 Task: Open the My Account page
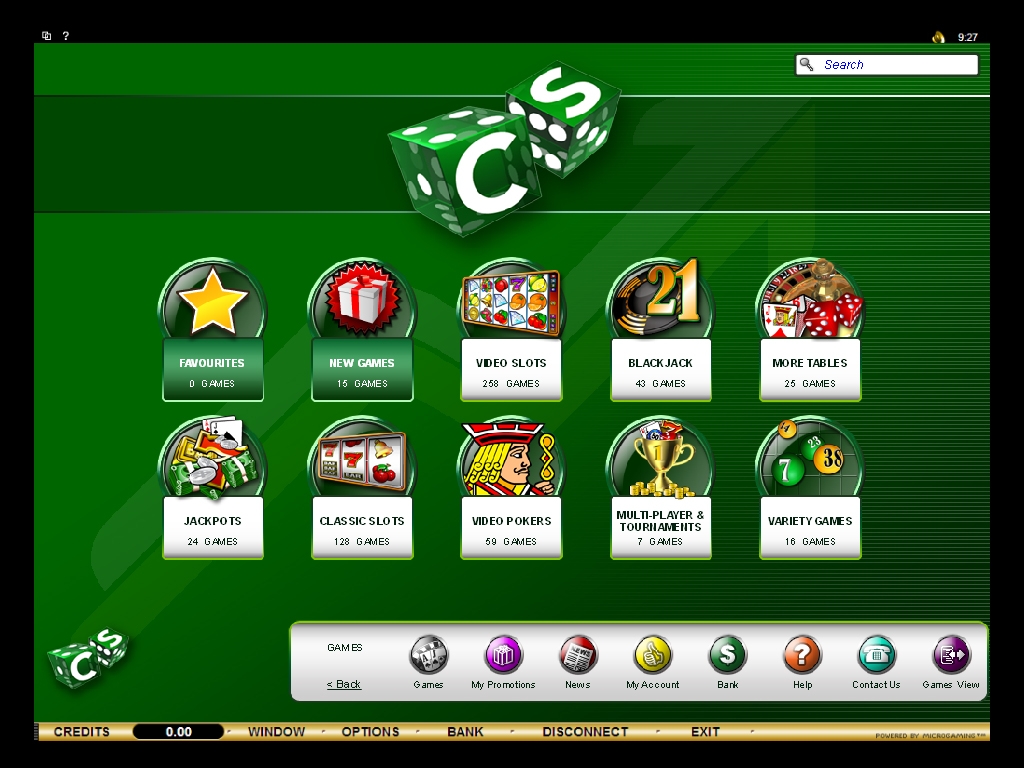653,656
